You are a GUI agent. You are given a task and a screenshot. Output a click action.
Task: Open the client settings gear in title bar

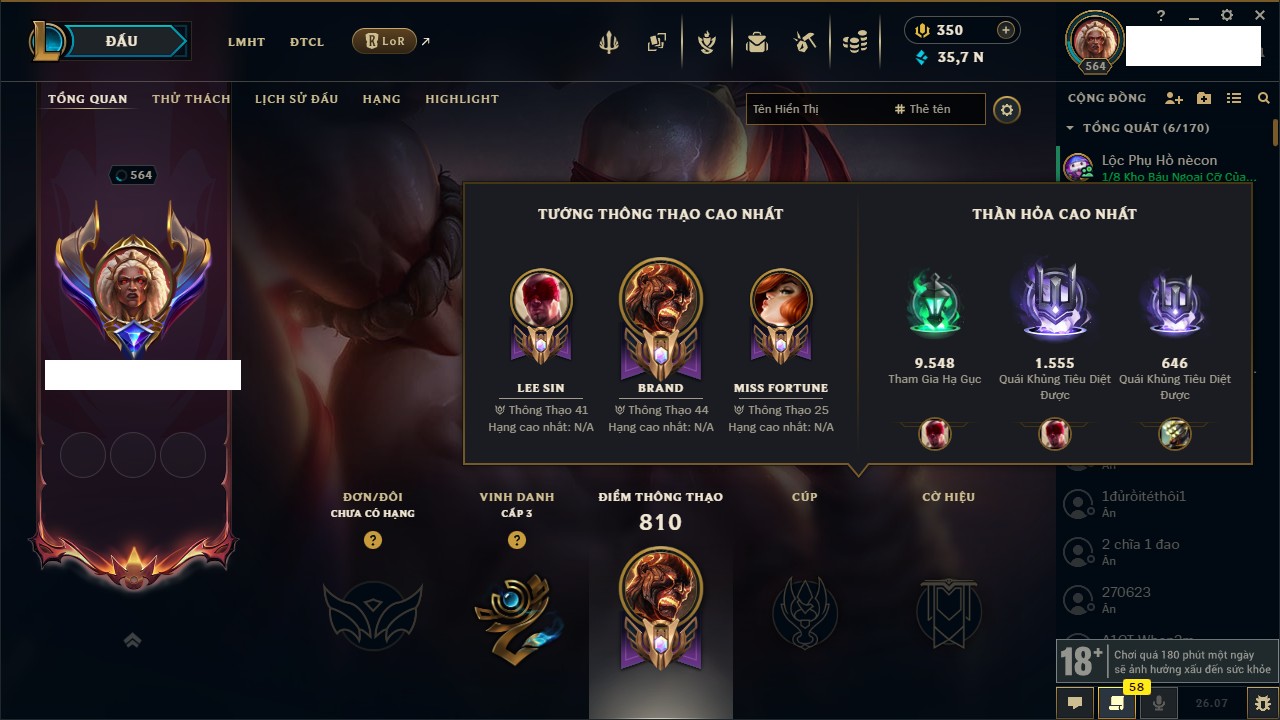point(1227,15)
